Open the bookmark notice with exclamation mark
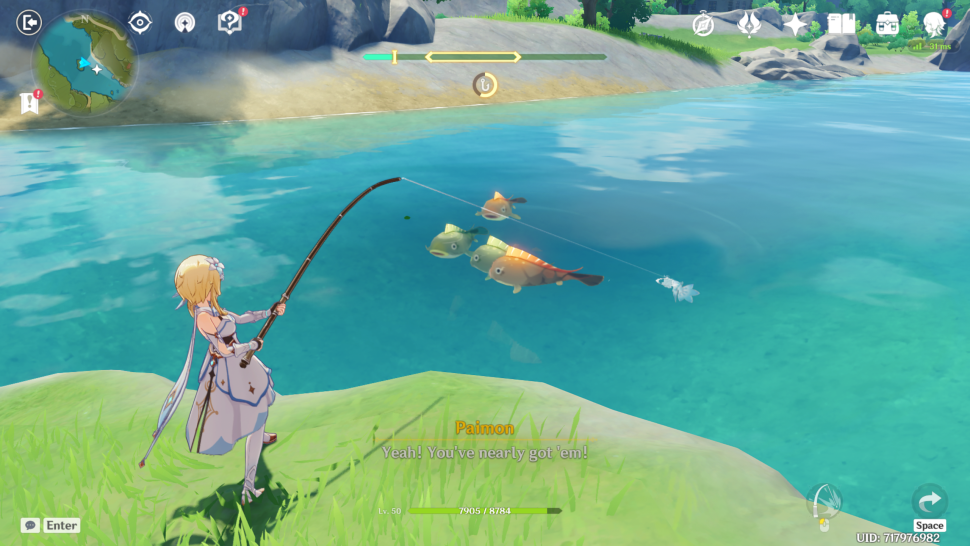 (x=28, y=102)
